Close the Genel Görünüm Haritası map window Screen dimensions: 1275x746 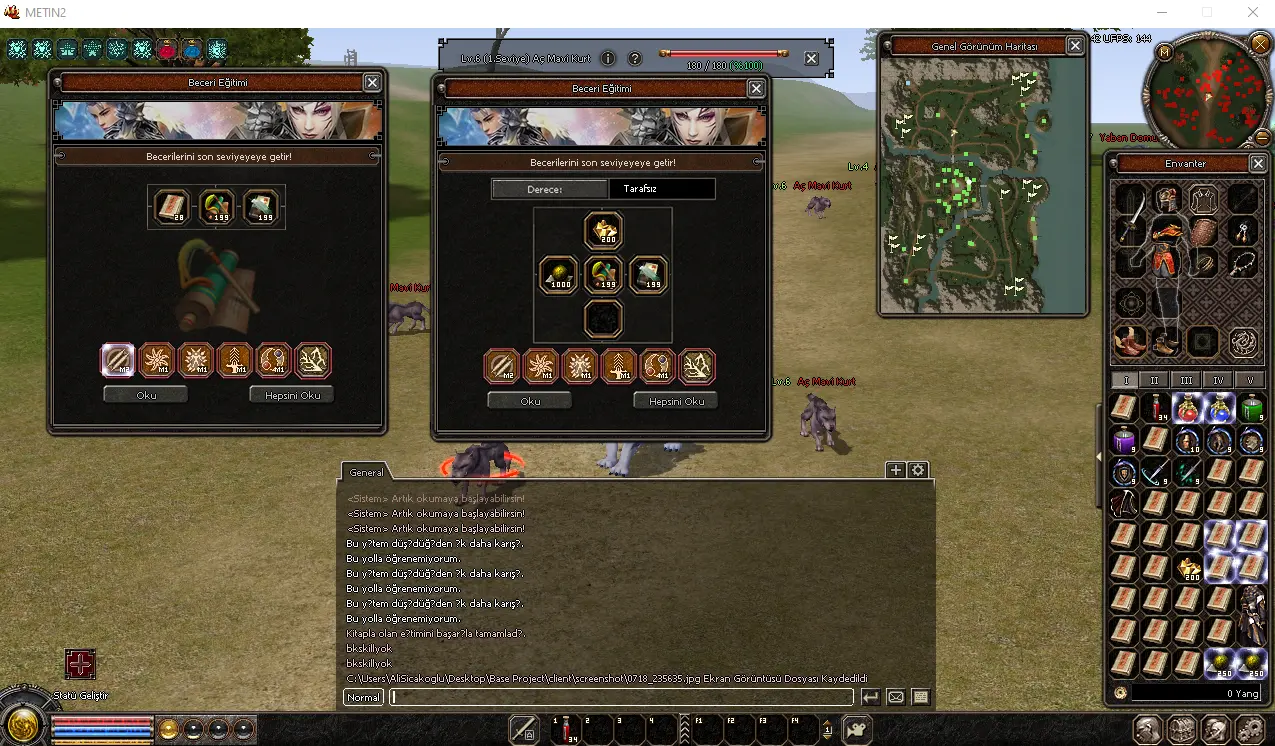(x=1075, y=46)
